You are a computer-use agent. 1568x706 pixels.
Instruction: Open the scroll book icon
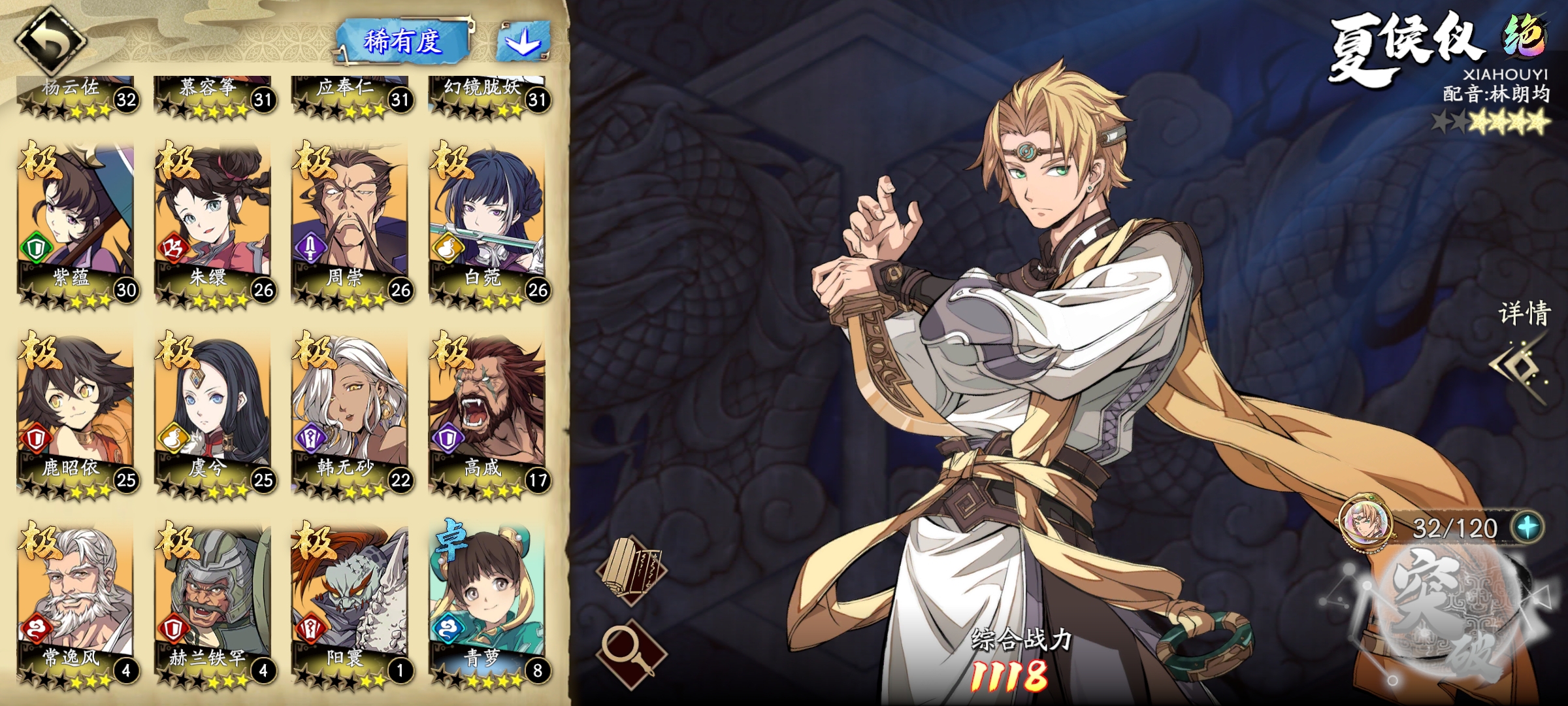[x=631, y=569]
